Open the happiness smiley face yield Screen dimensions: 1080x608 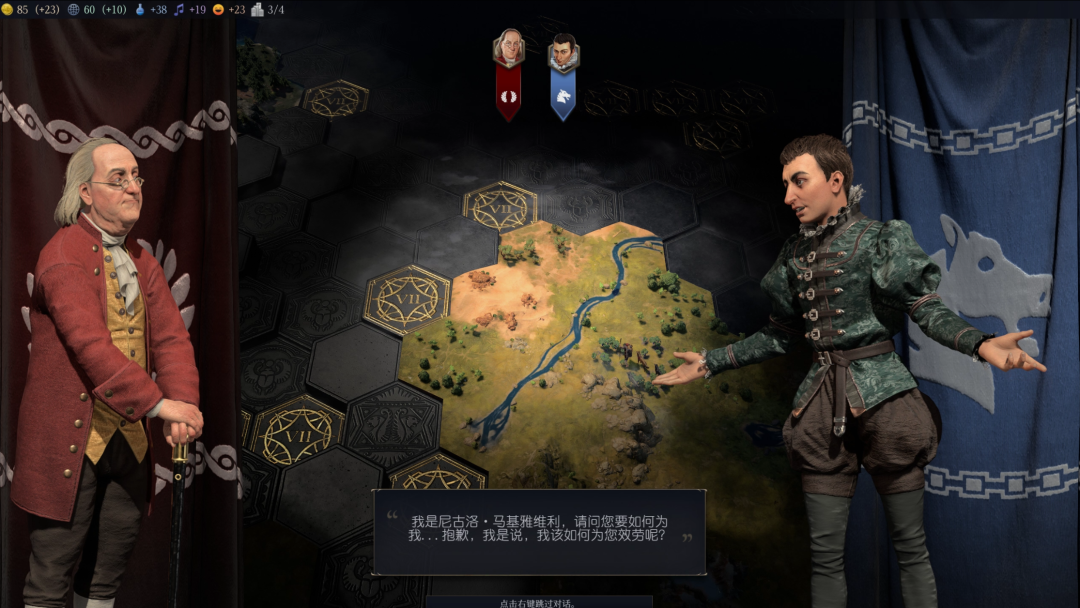tap(219, 10)
